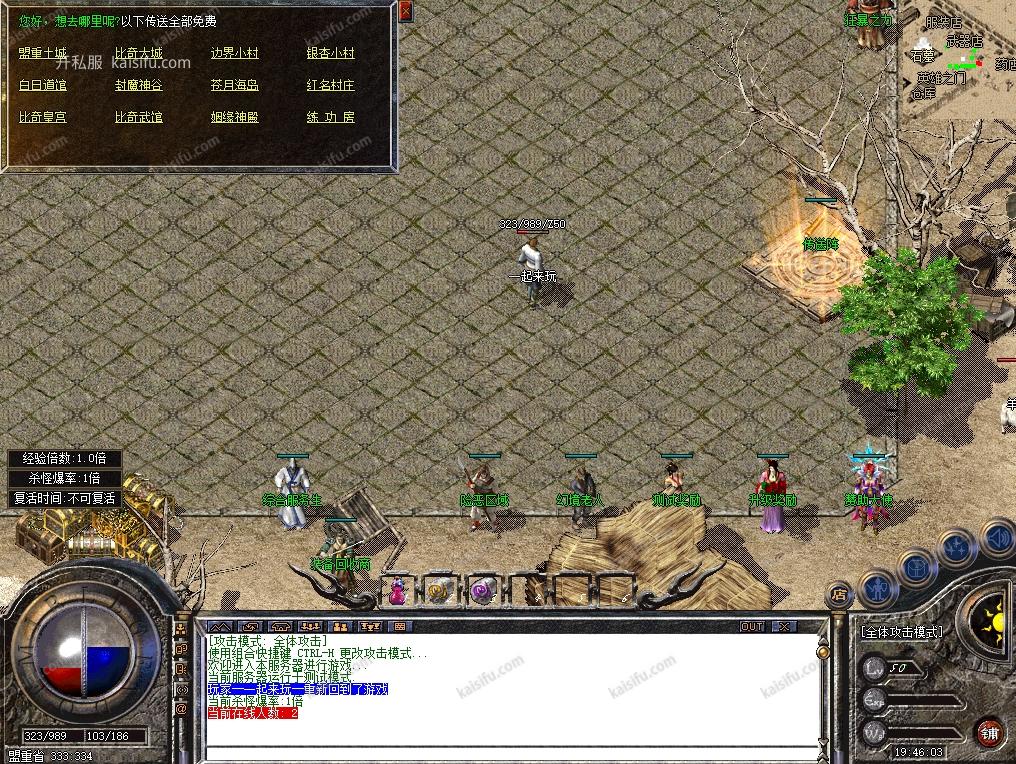This screenshot has width=1016, height=764.
Task: Open the red 铺 shop button
Action: click(x=989, y=731)
